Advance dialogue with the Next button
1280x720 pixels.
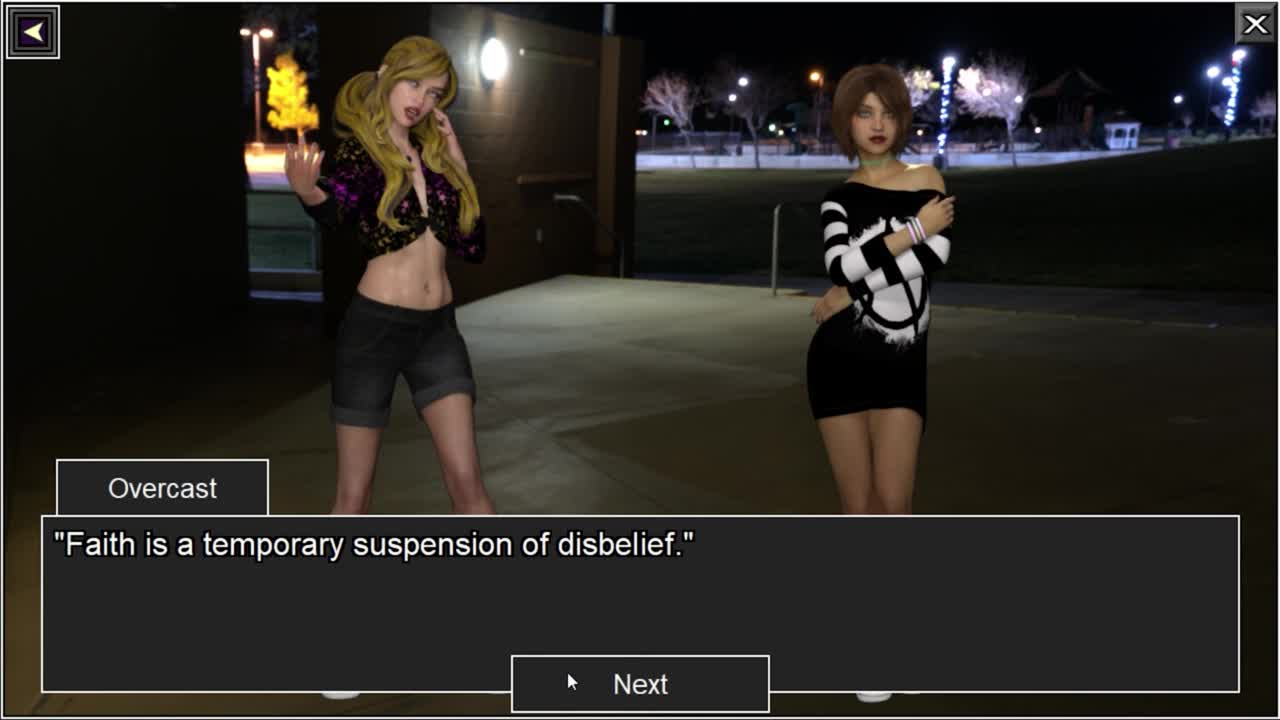coord(640,684)
